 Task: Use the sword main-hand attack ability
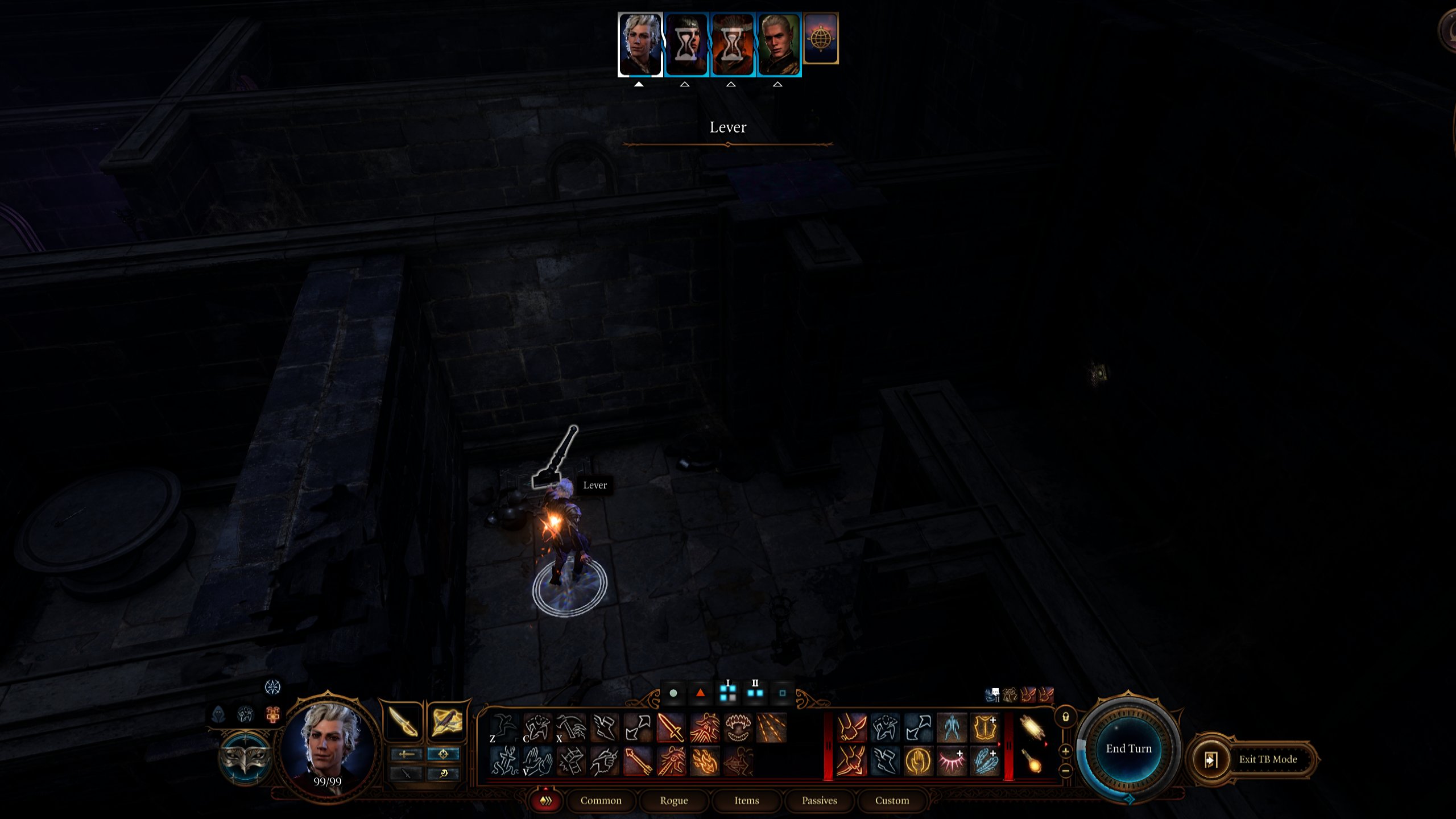(671, 727)
